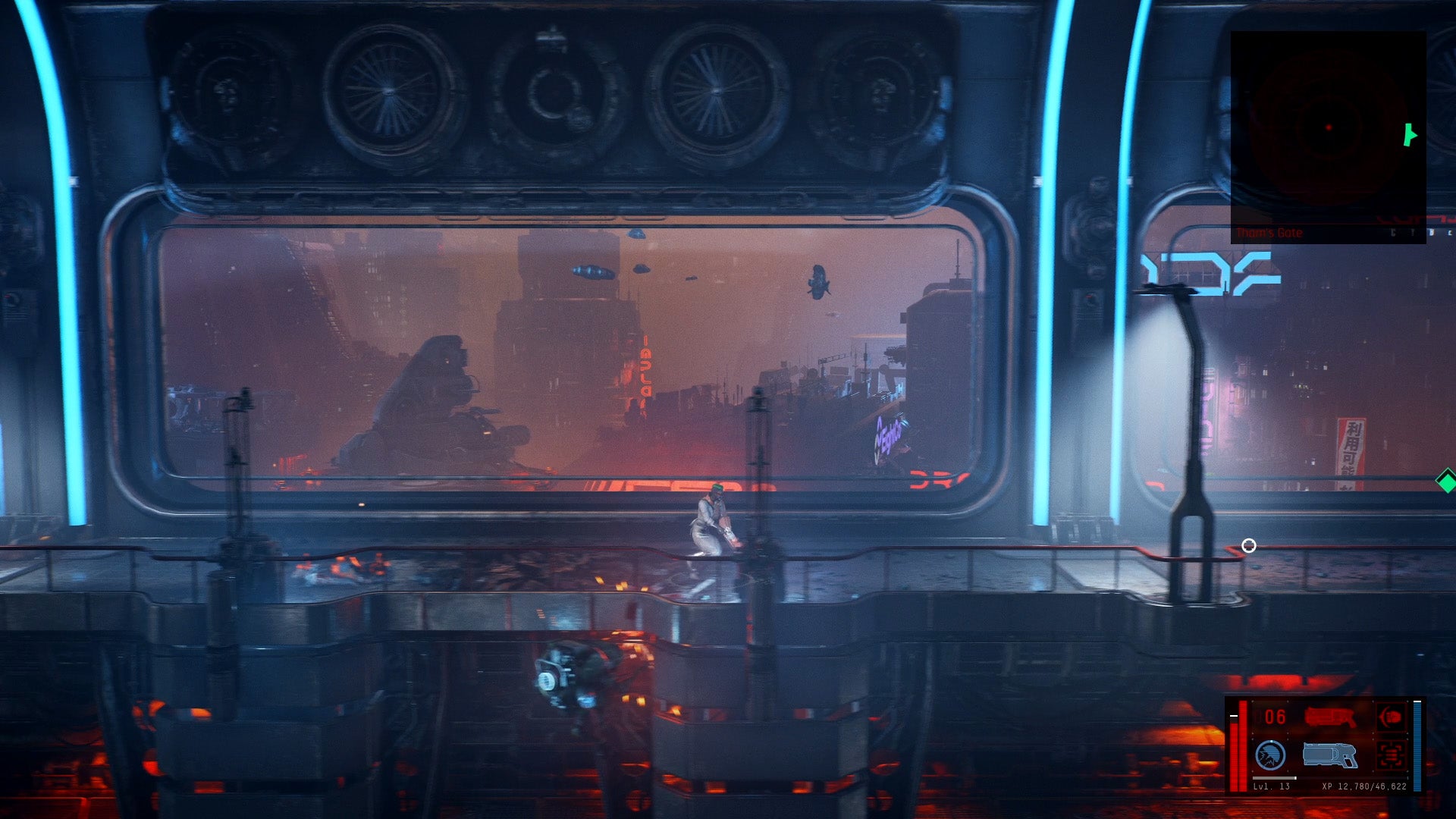Select the blue pistol weapon silhouette
The image size is (1456, 819).
point(1329,755)
